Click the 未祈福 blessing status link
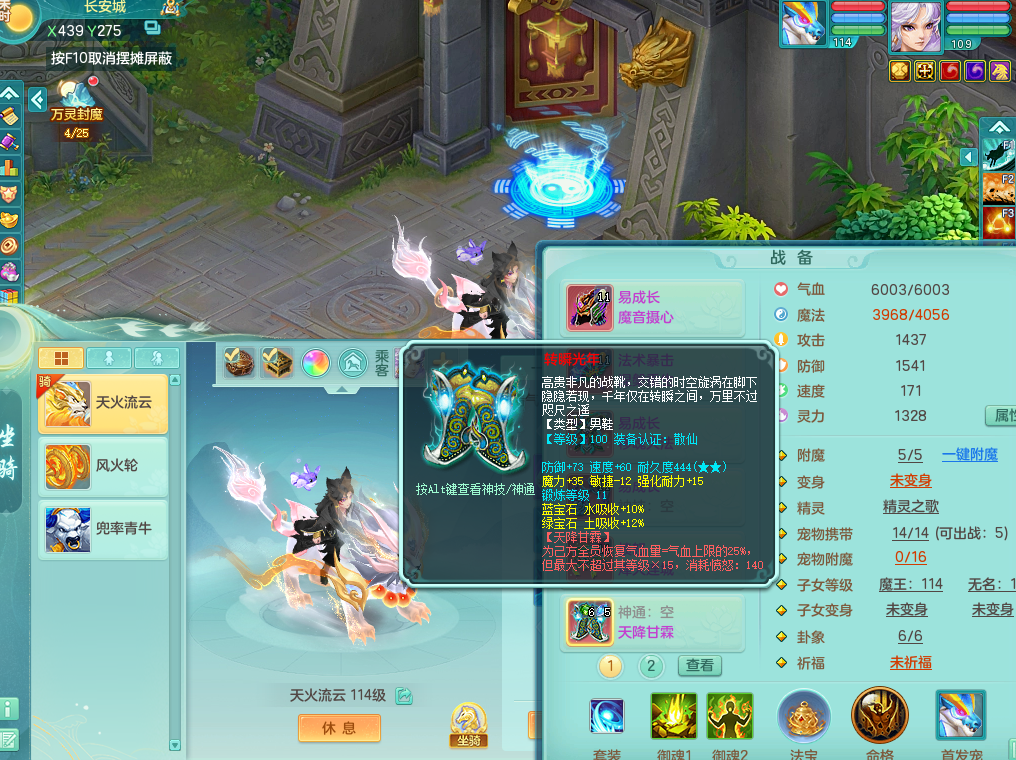1016x760 pixels. pyautogui.click(x=910, y=662)
